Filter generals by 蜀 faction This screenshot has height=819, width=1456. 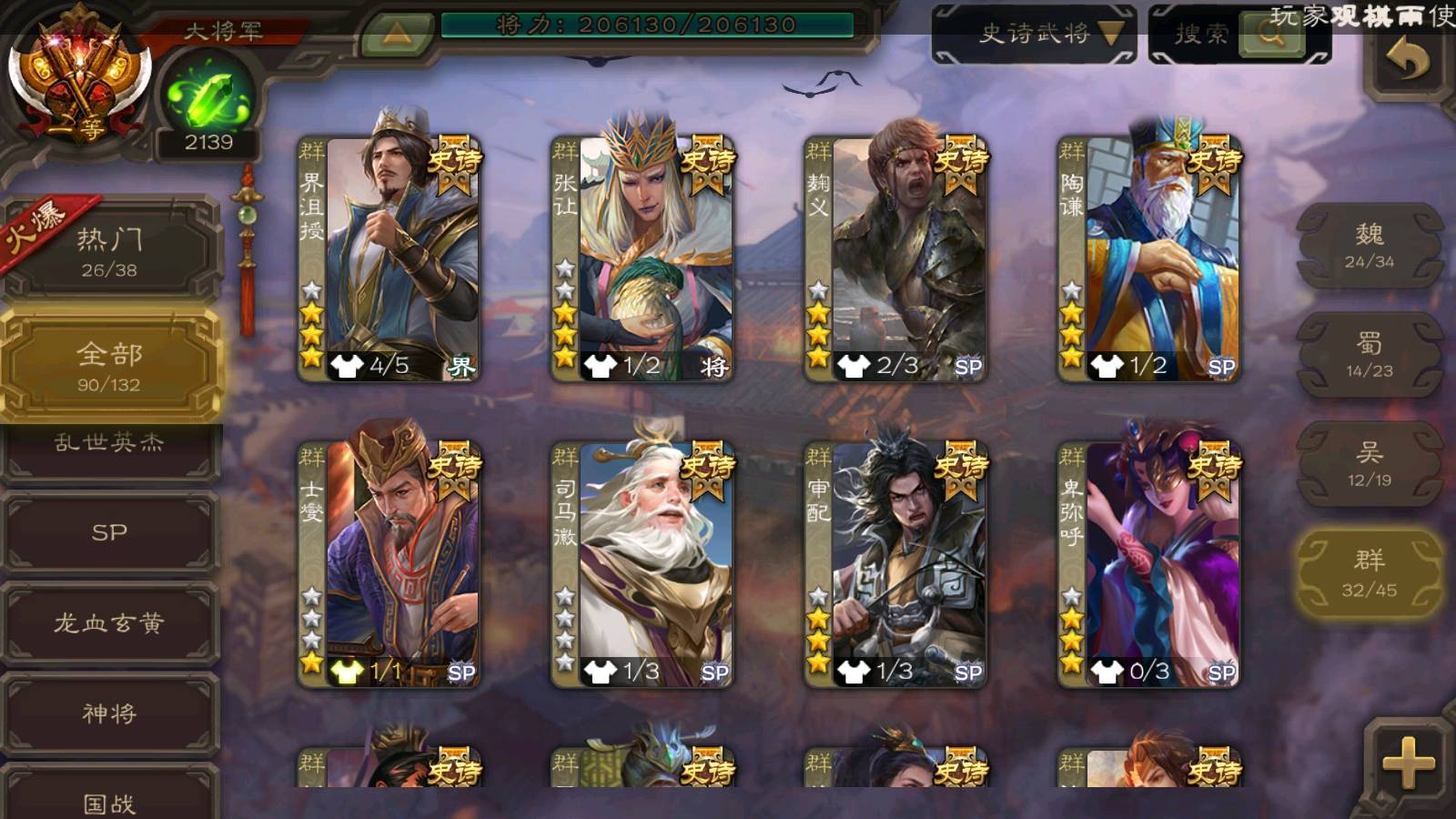(x=1369, y=355)
